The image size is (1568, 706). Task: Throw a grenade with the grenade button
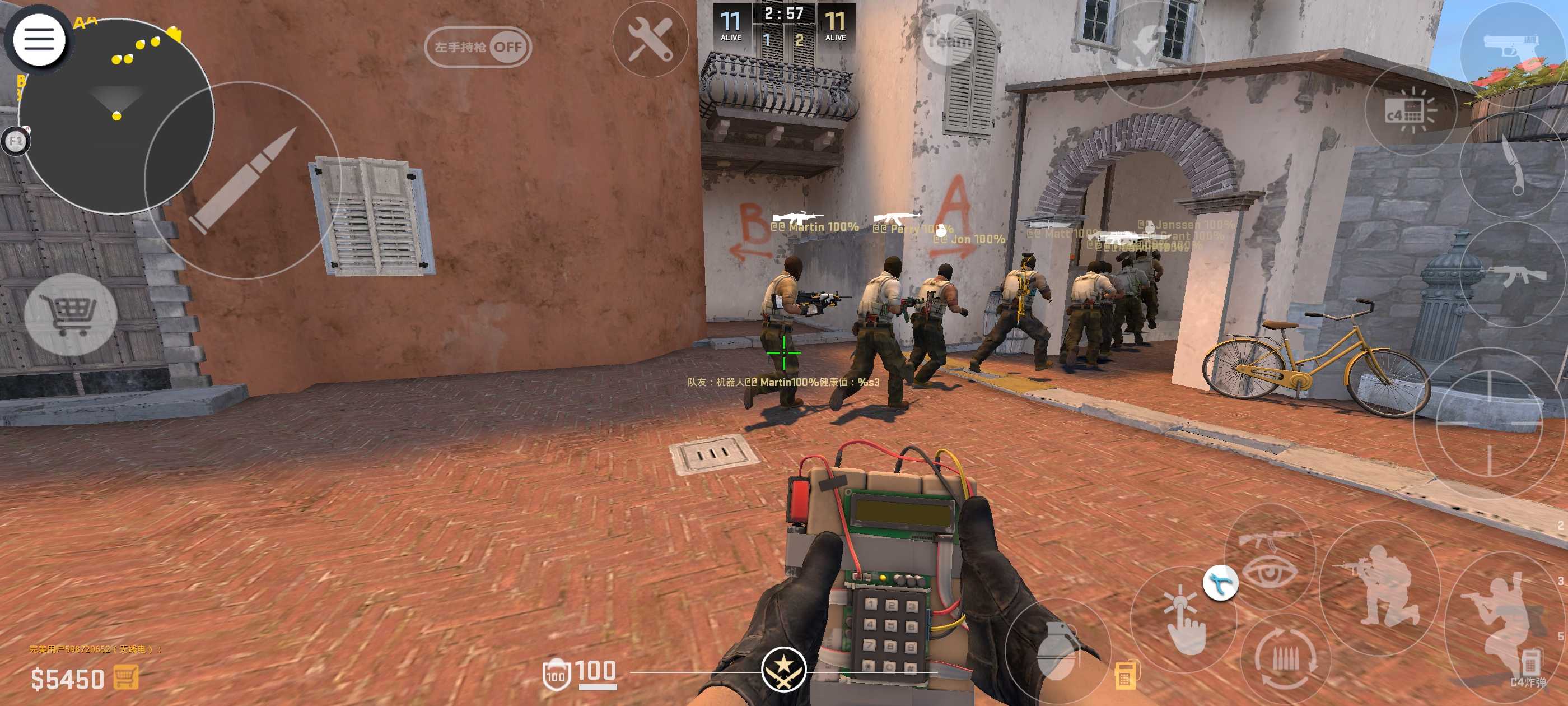click(1058, 649)
